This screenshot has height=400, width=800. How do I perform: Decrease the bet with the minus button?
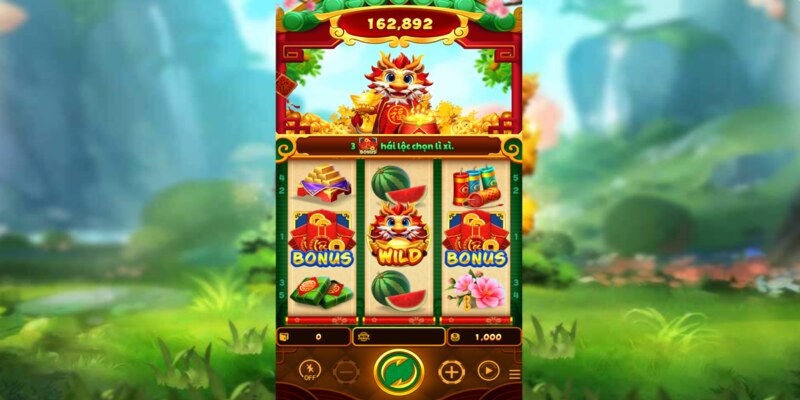(346, 372)
